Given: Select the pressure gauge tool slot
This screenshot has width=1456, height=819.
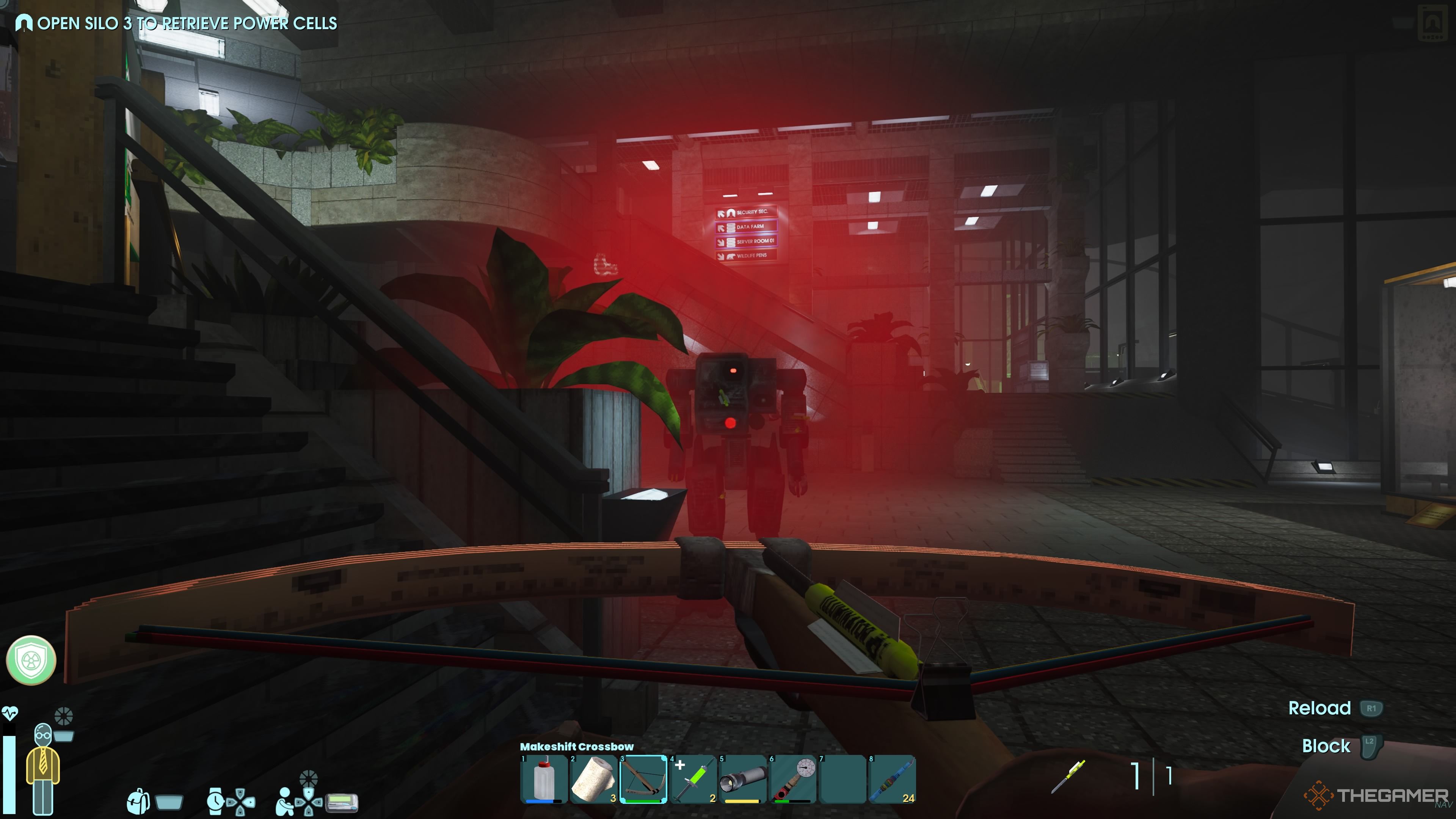Looking at the screenshot, I should tap(792, 779).
